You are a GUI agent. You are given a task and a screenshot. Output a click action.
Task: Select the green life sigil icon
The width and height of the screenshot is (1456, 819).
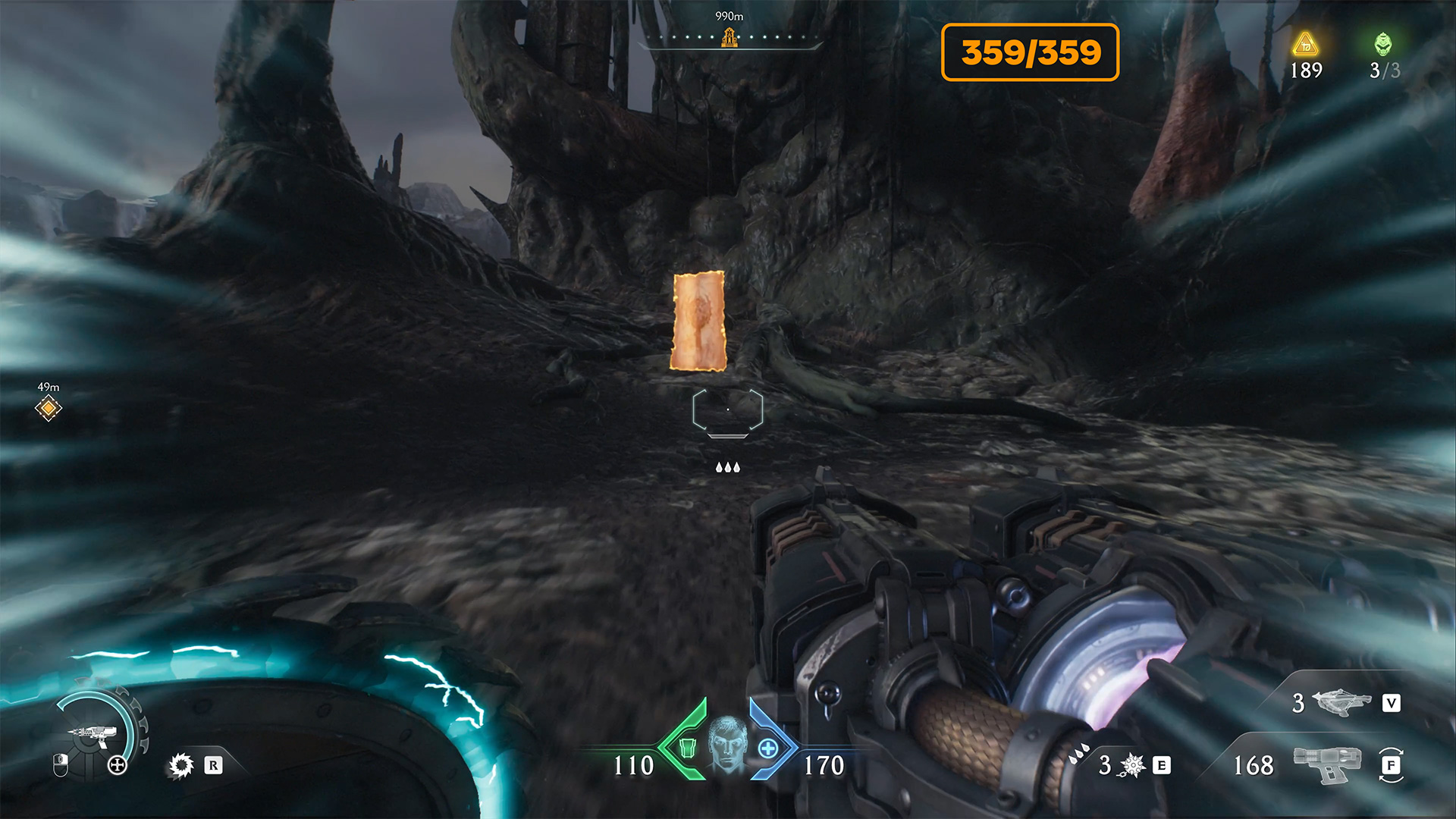[x=1383, y=44]
